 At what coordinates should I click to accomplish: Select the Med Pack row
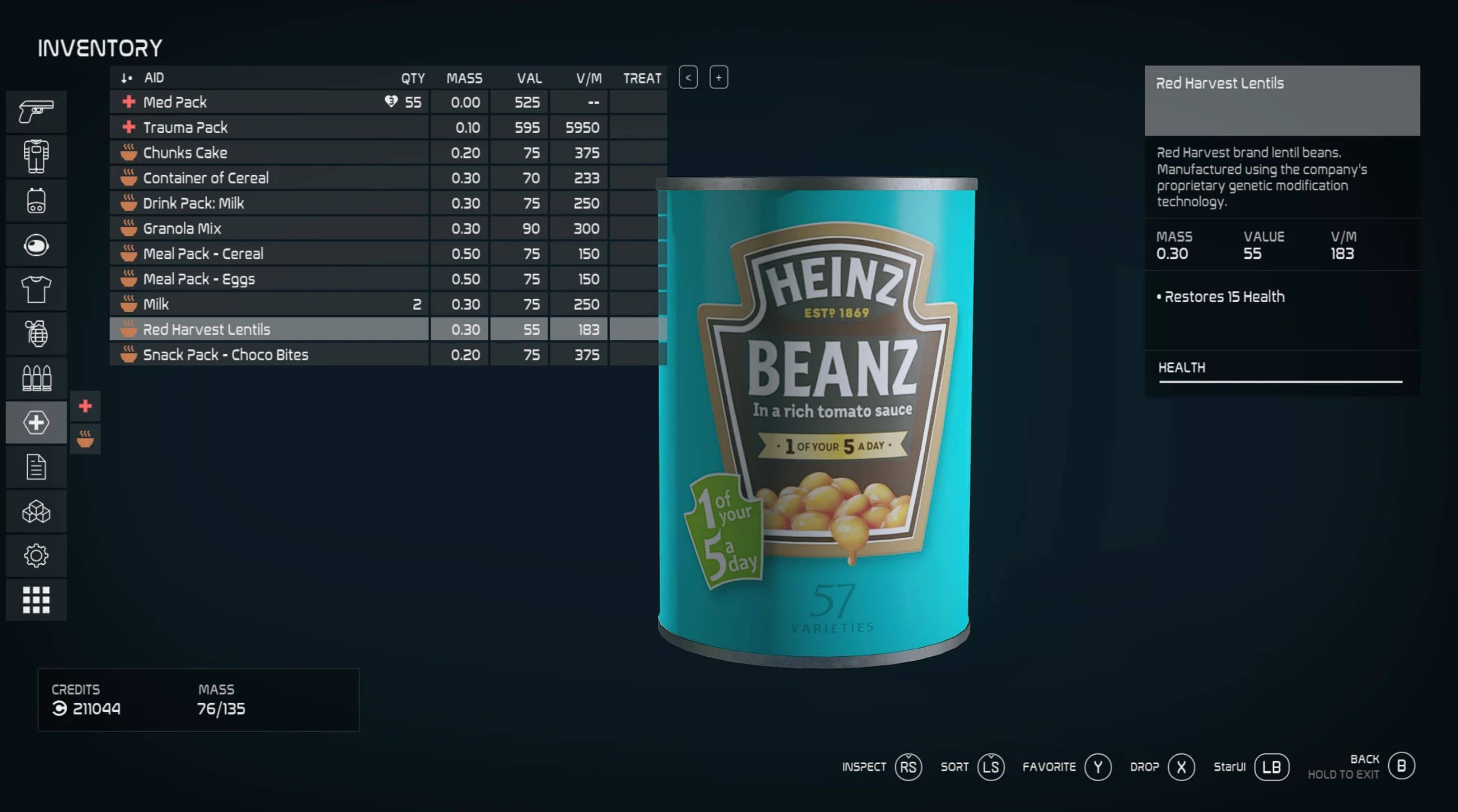269,103
